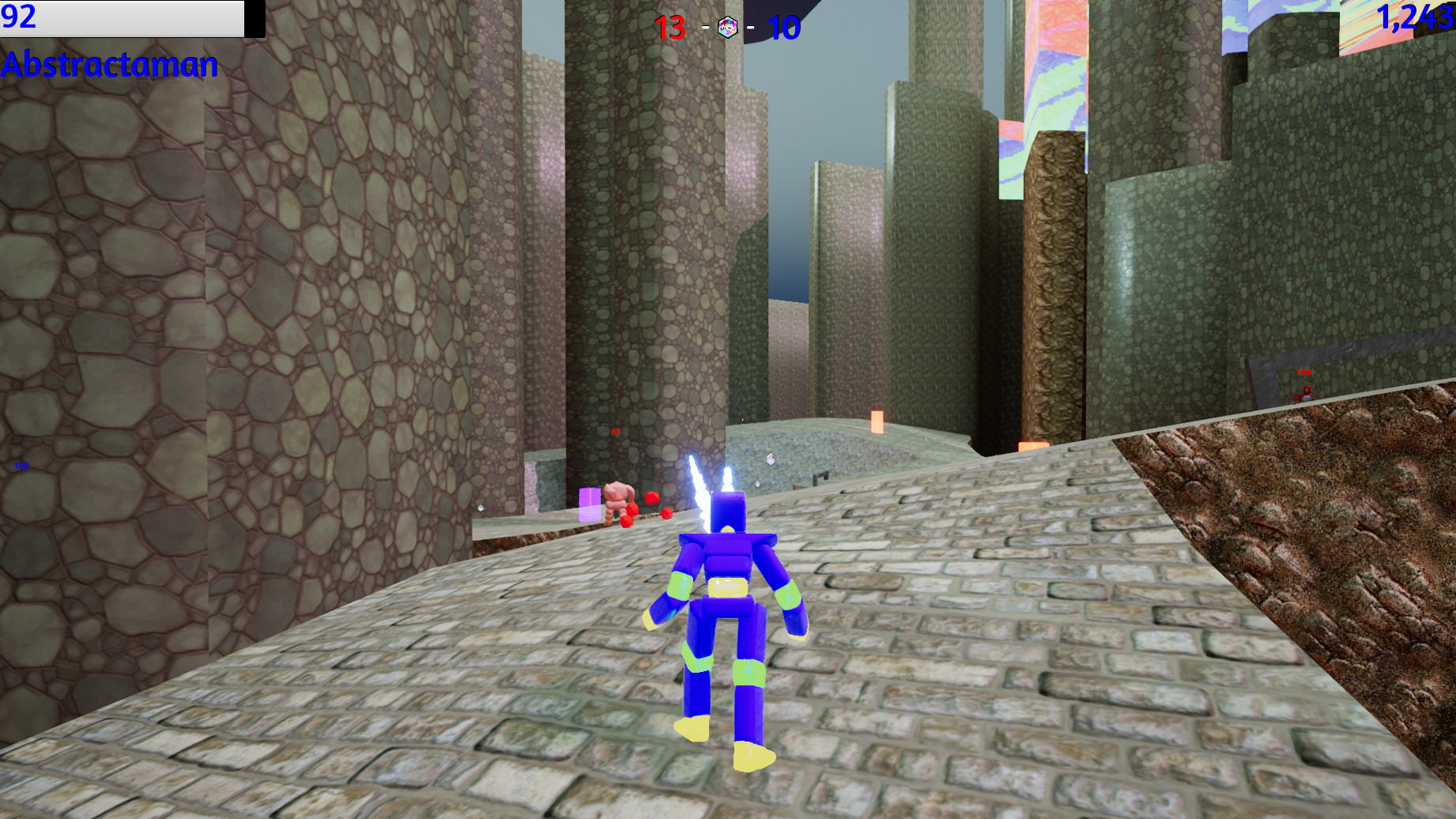Click the lower red orb near the ledge
1456x819 pixels.
pyautogui.click(x=626, y=522)
